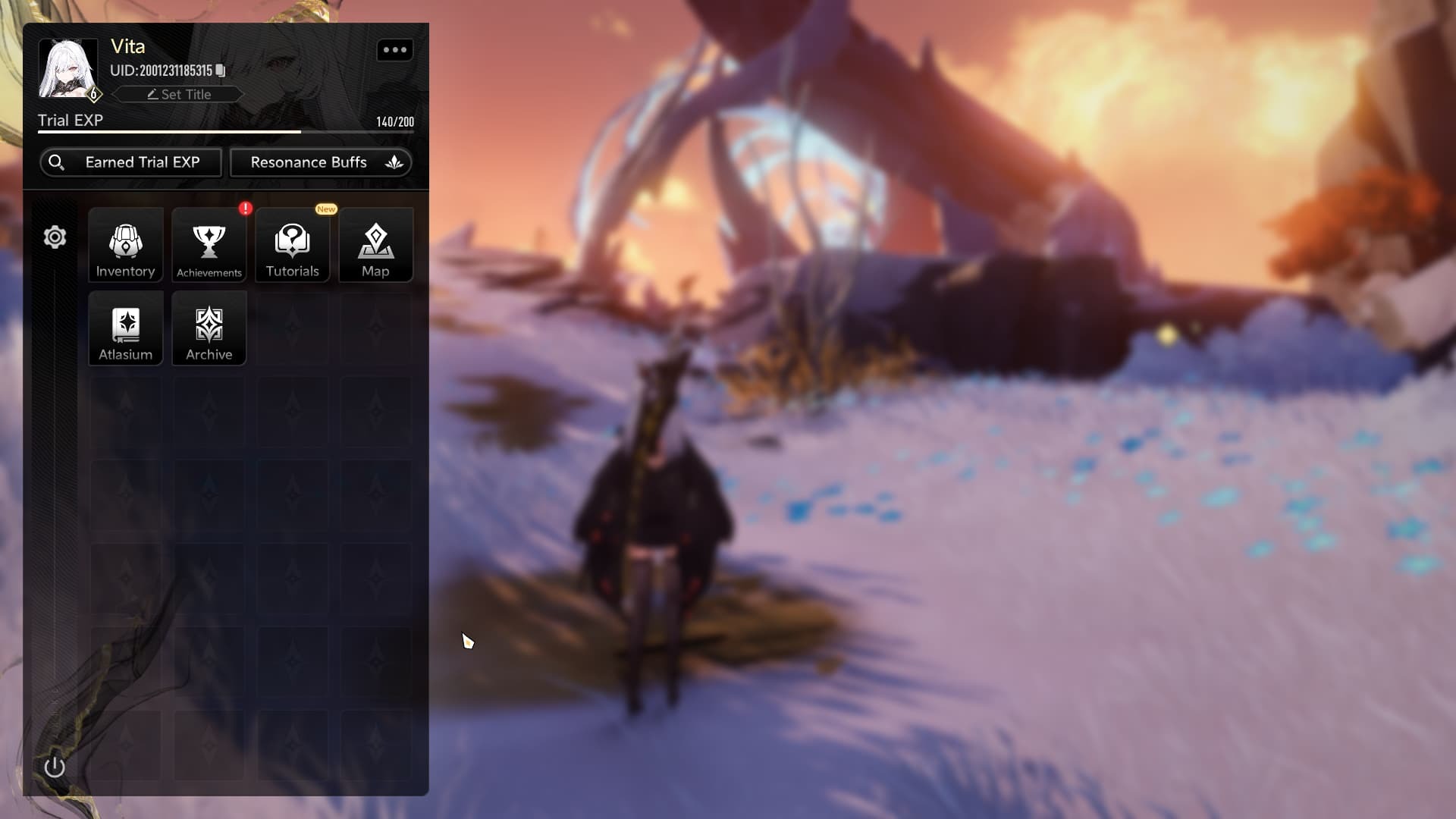The width and height of the screenshot is (1456, 819).
Task: Click the Trial EXP progress bar
Action: pyautogui.click(x=226, y=131)
